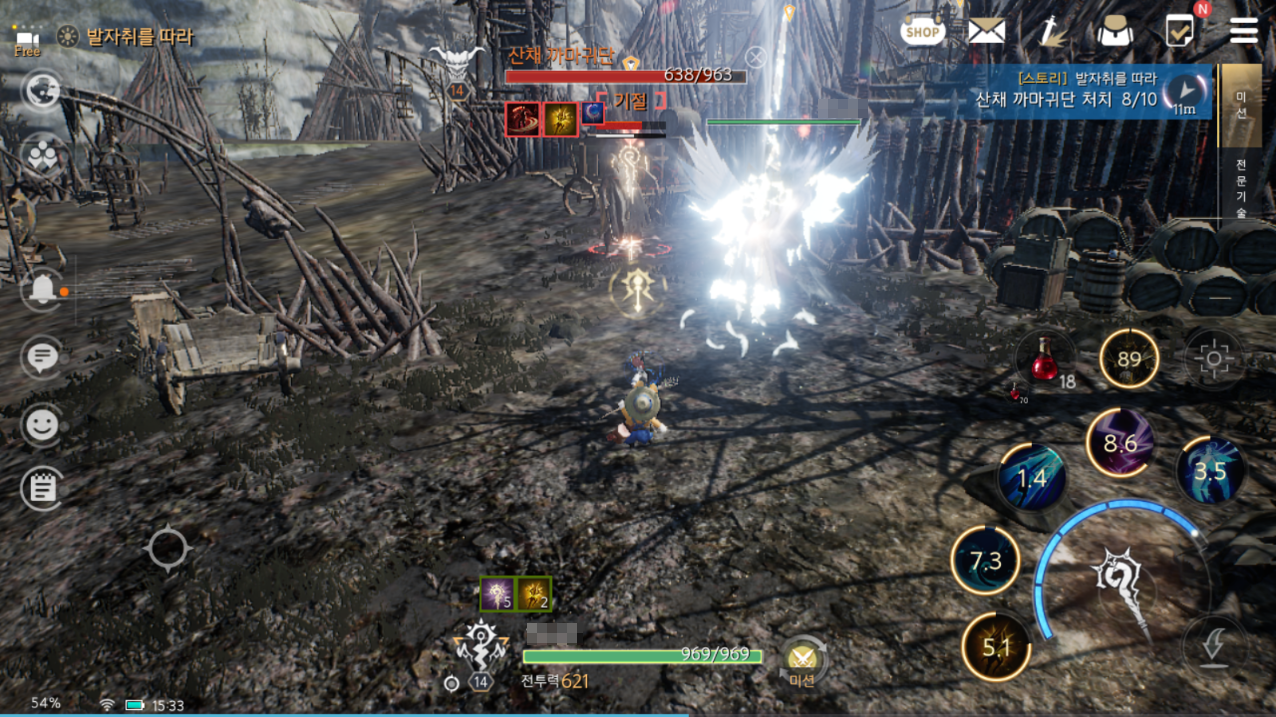1276x717 pixels.
Task: Tap the target lock-on crosshair button
Action: tap(1214, 358)
